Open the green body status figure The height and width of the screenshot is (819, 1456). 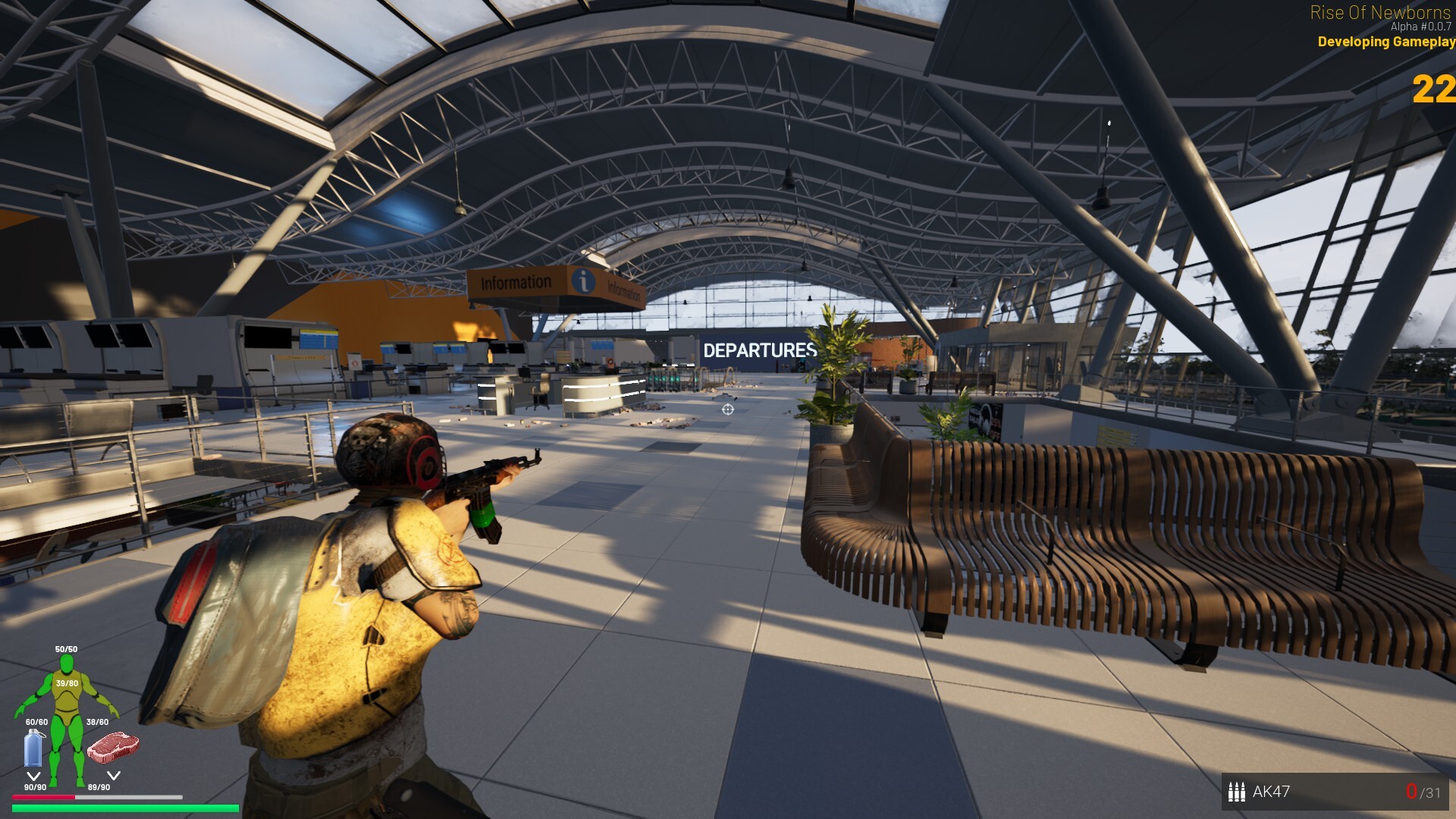tap(67, 717)
